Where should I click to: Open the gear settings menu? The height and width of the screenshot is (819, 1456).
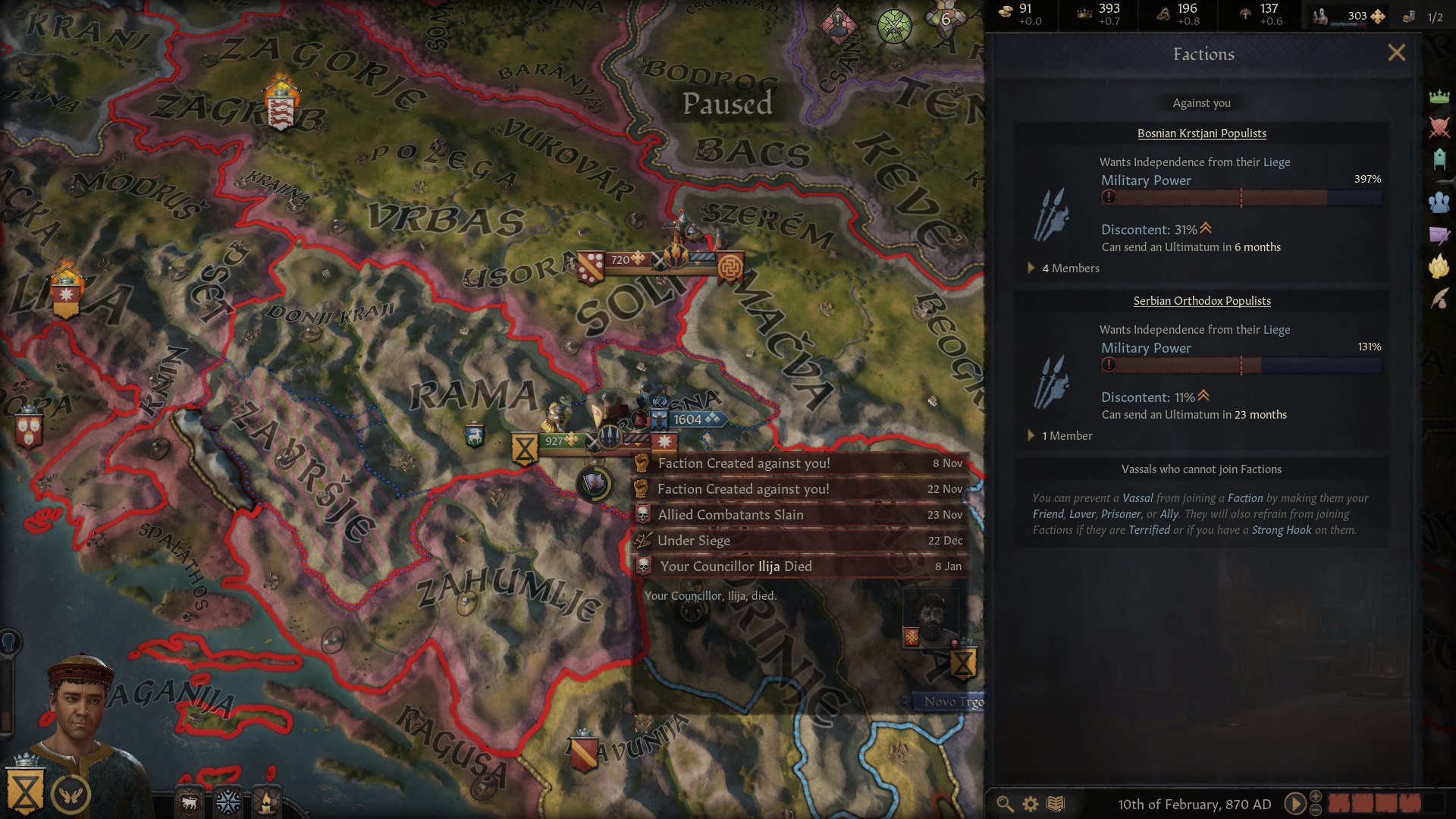tap(1031, 804)
